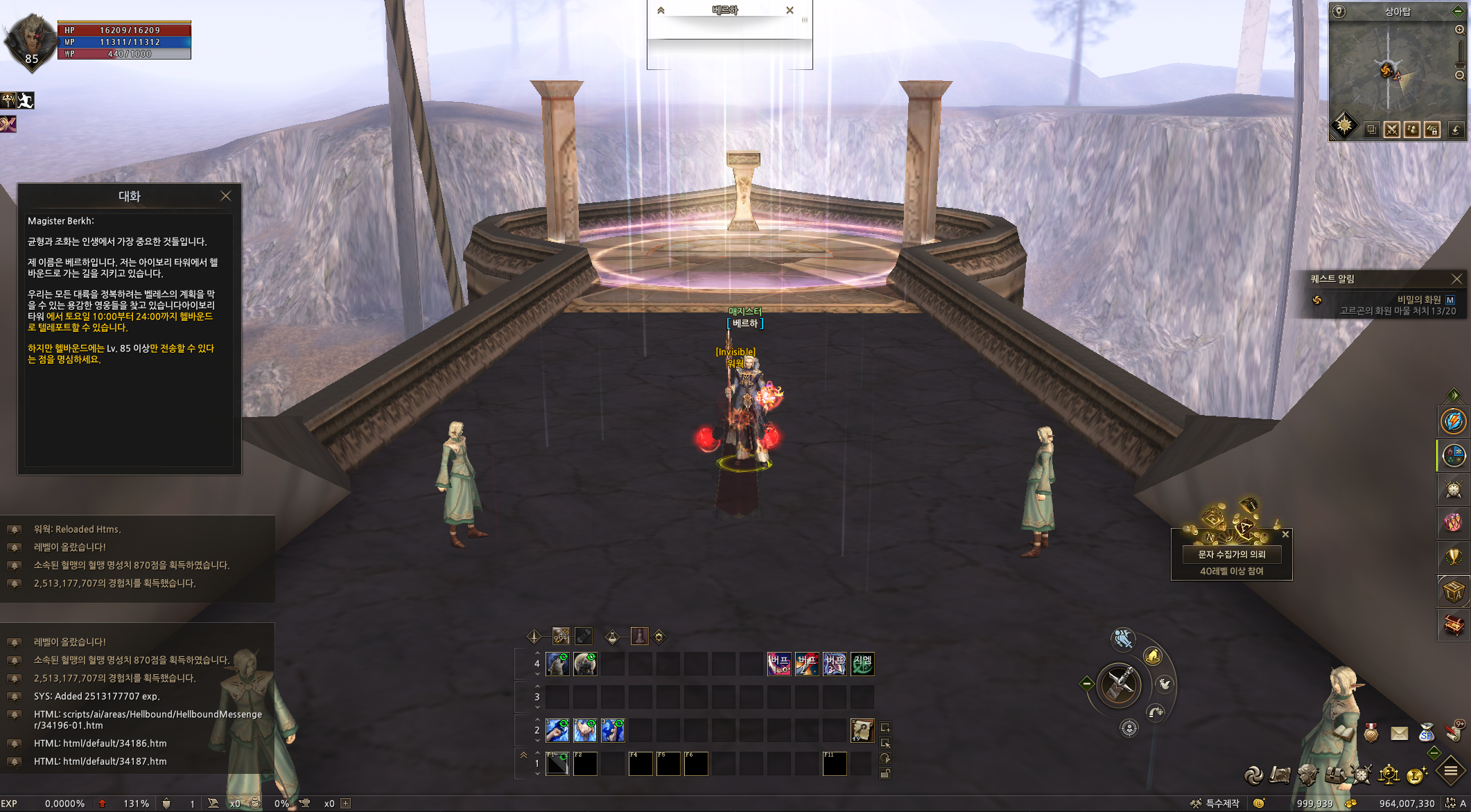Close the 퀘스트 알림 quest tracker
Viewport: 1471px width, 812px height.
point(1456,279)
